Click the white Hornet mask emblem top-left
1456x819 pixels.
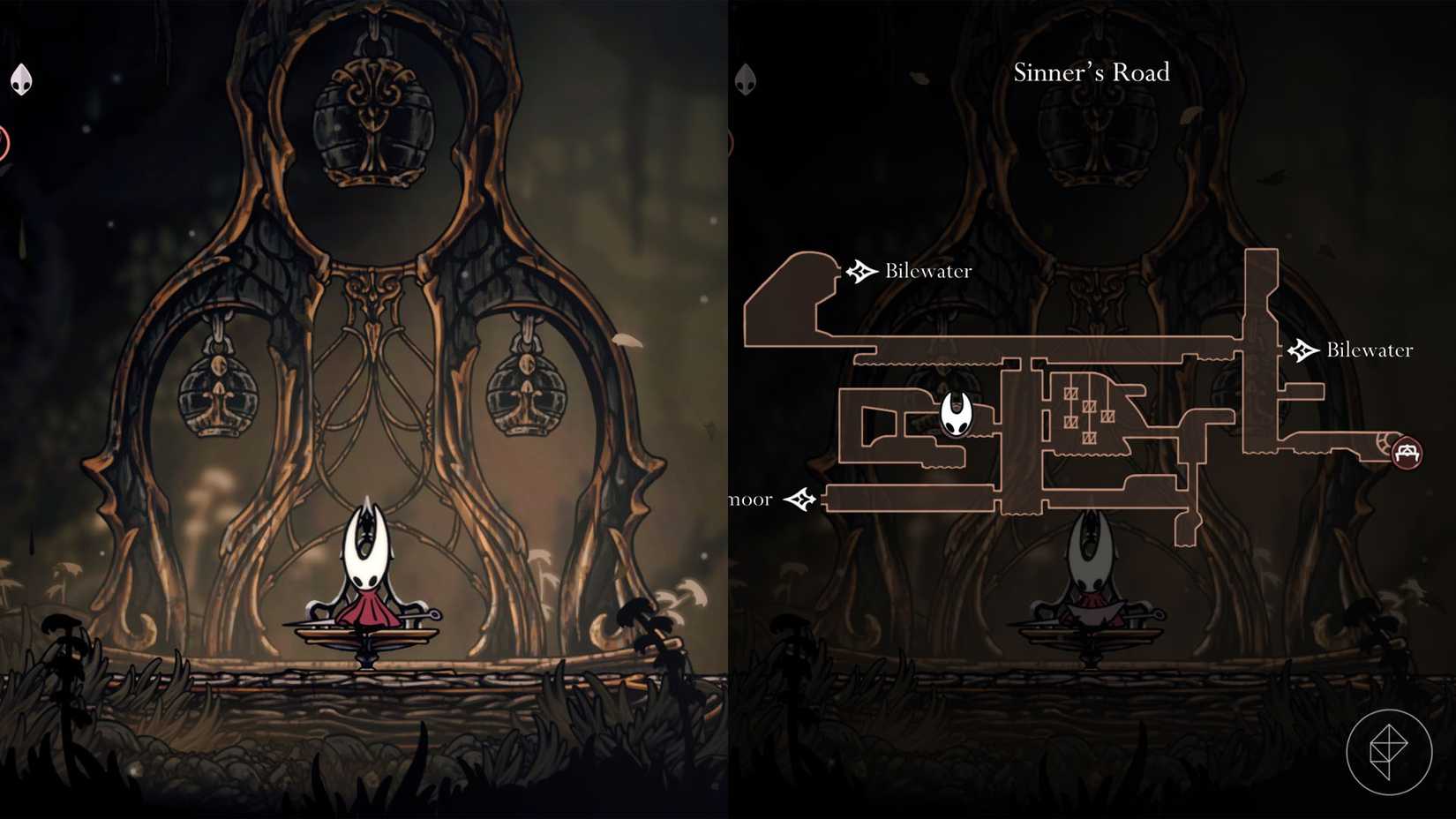tap(20, 79)
